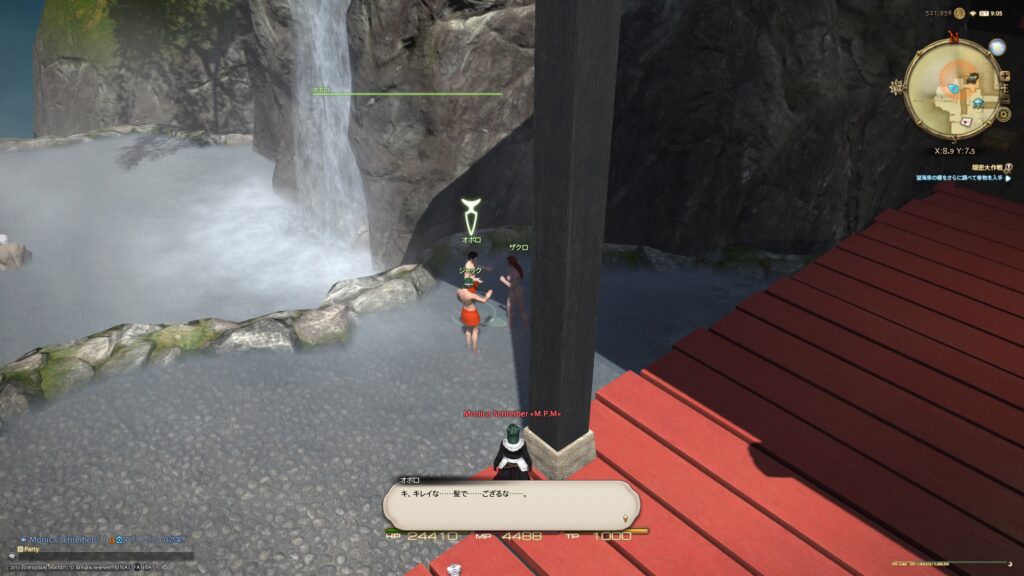Click the weather orb icon by the minimap
Screen dimensions: 1024x576
(996, 46)
